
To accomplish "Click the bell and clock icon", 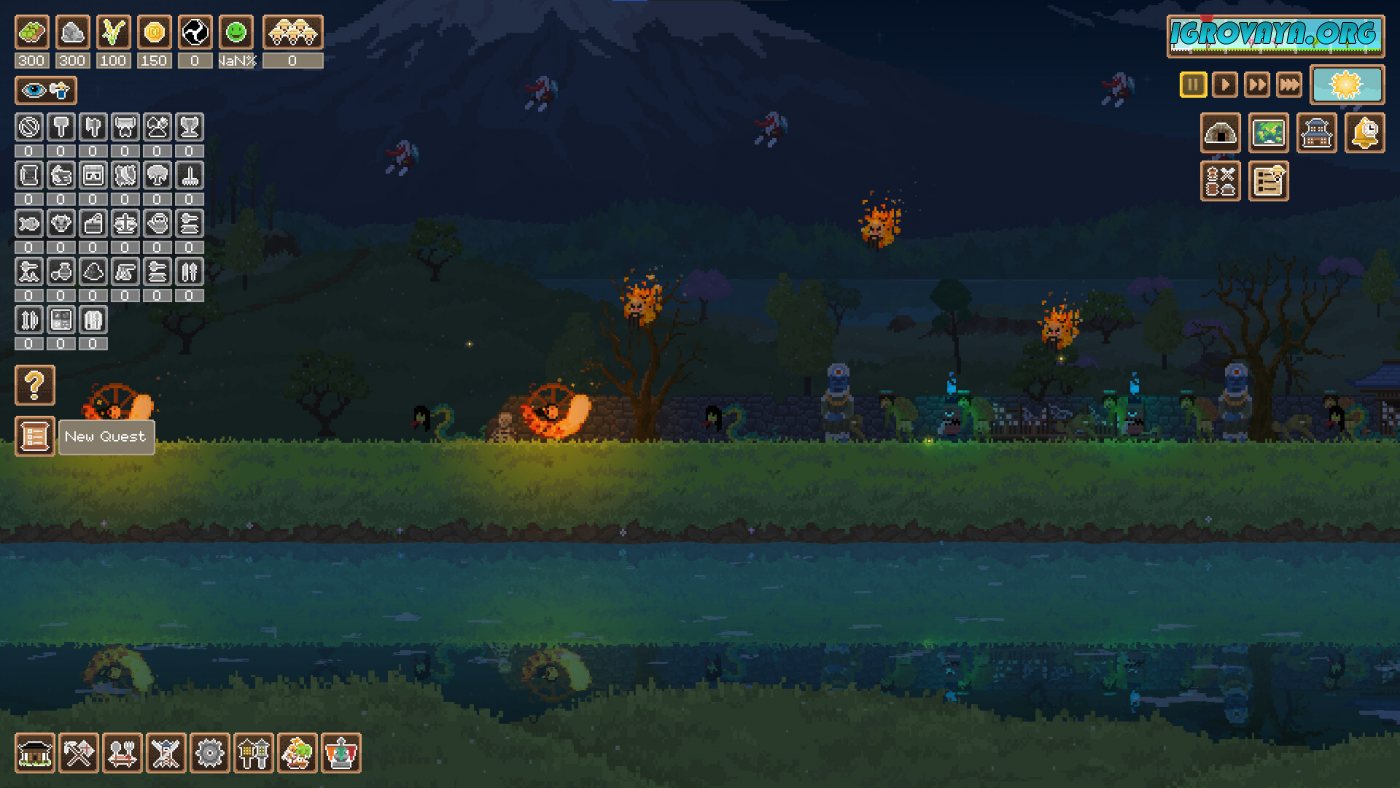I will pos(1365,133).
